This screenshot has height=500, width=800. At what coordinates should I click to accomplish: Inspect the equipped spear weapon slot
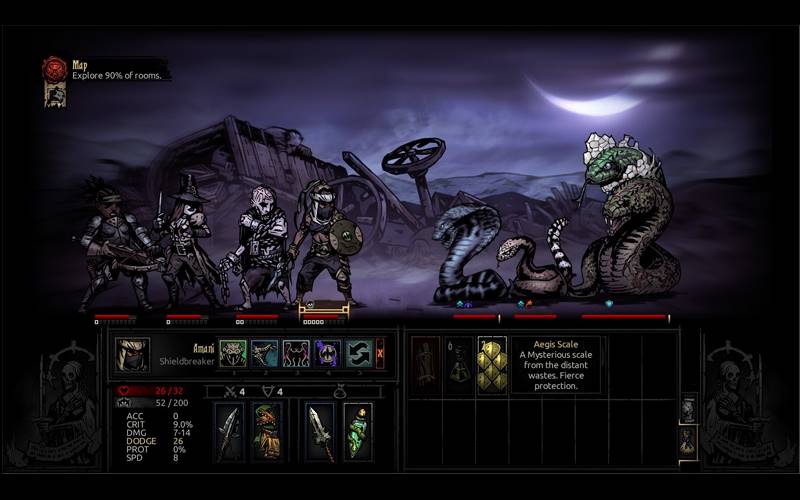230,431
